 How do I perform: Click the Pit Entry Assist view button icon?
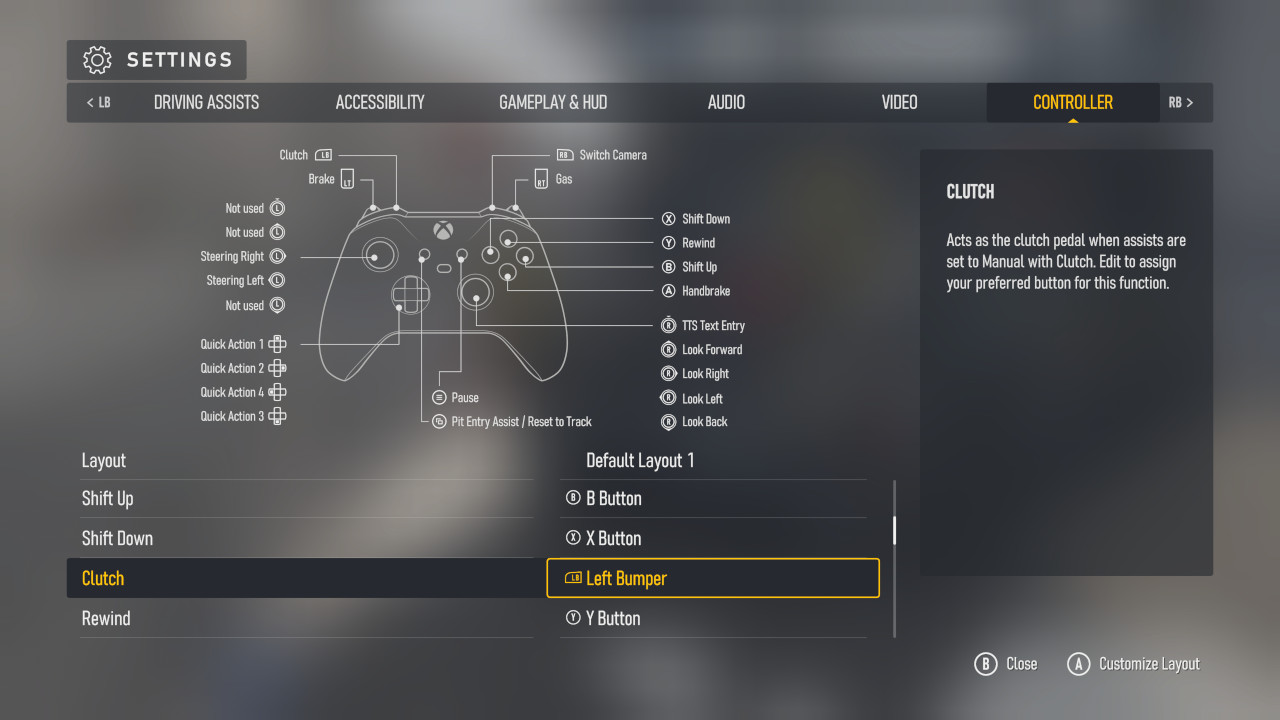(438, 421)
